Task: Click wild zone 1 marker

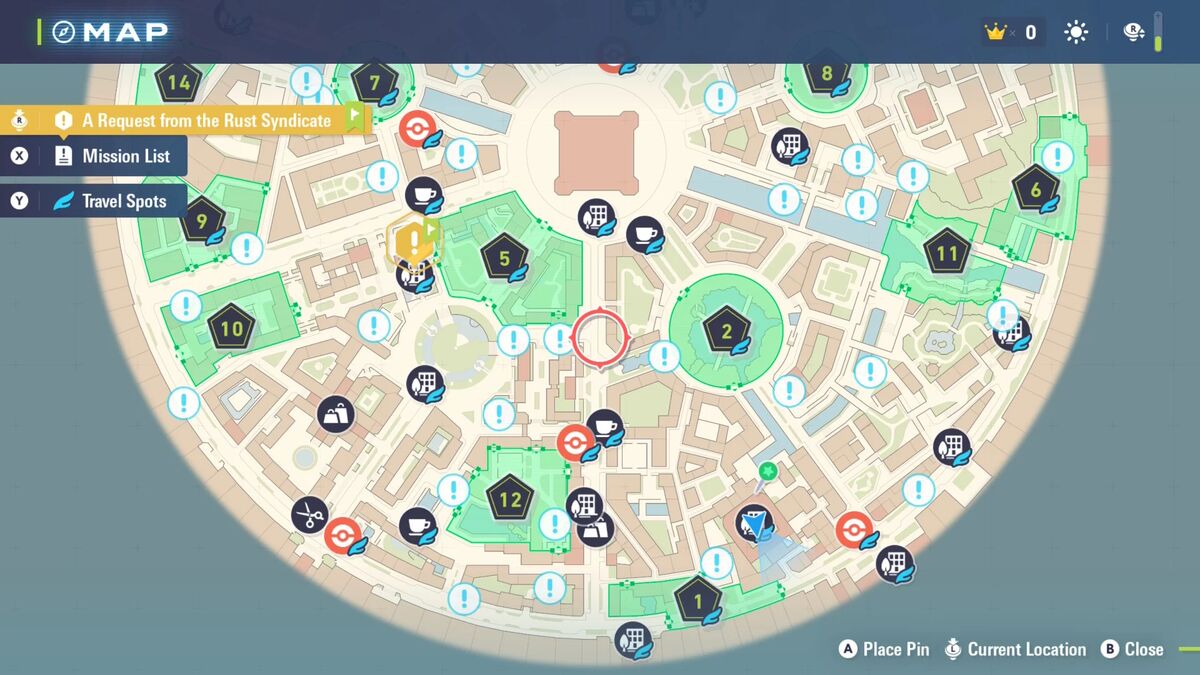Action: point(697,602)
